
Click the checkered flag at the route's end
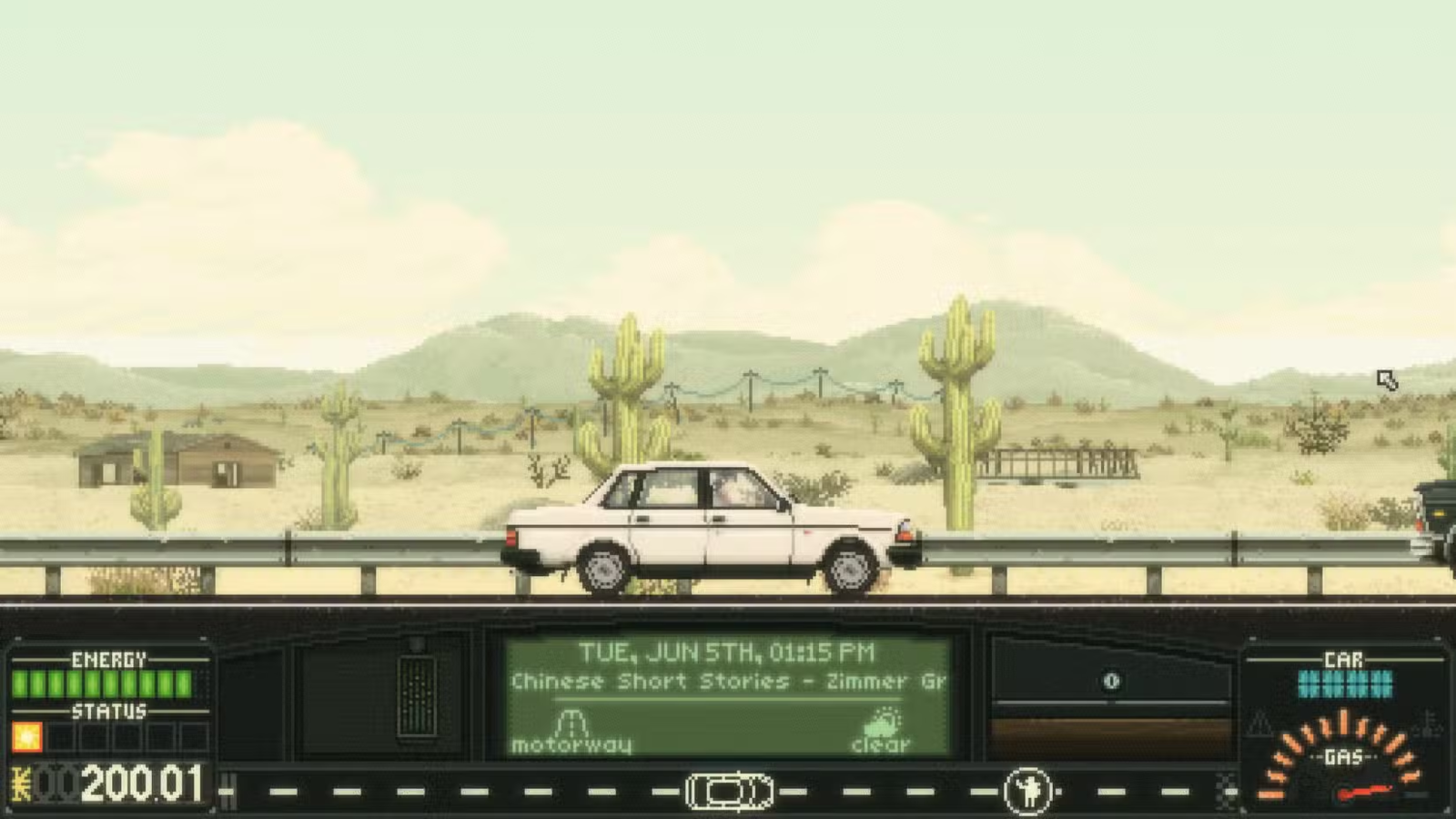tap(1227, 789)
